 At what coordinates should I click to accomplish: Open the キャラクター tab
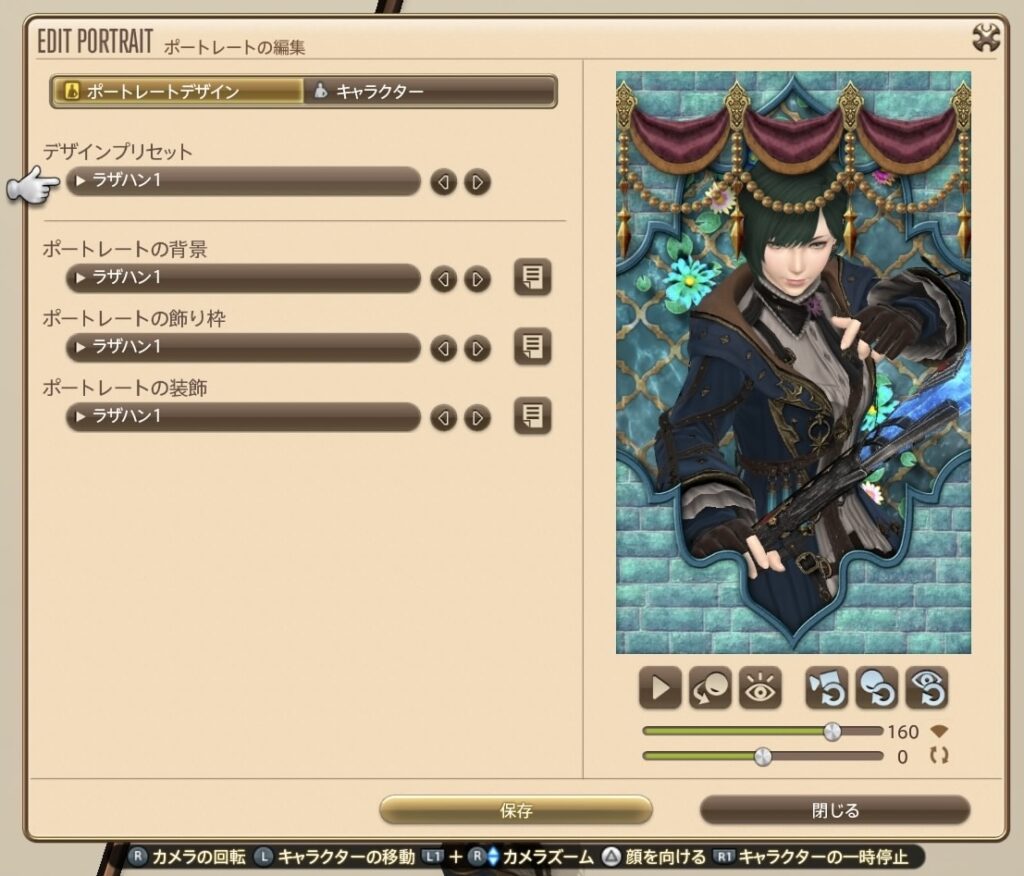[430, 92]
